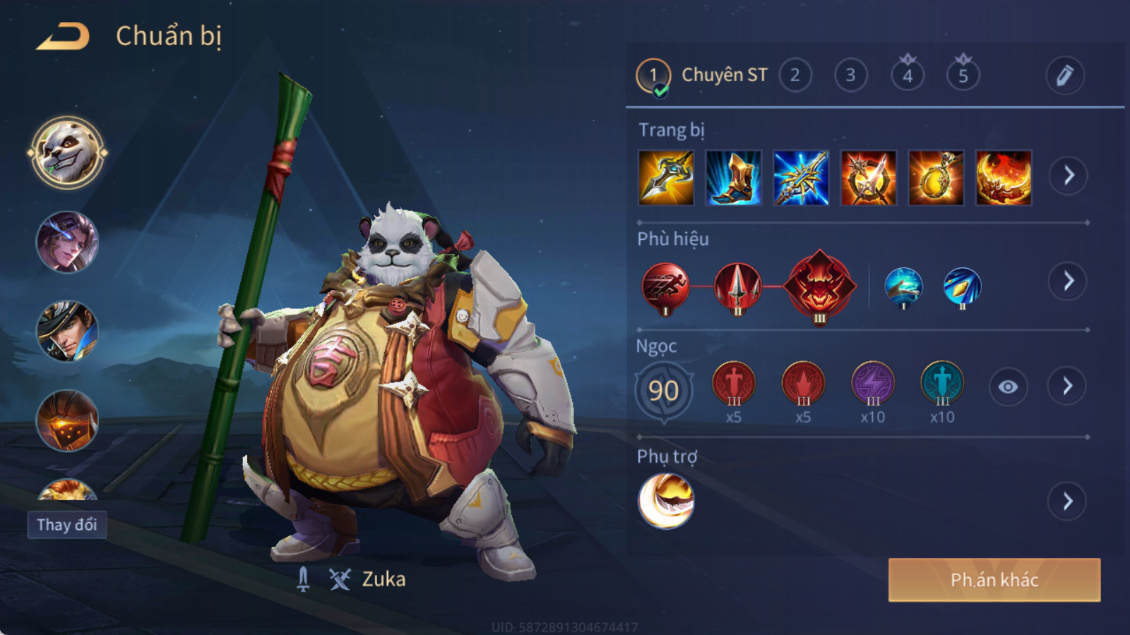Expand the Phụ trợ section arrow
The image size is (1130, 635).
[x=1068, y=500]
